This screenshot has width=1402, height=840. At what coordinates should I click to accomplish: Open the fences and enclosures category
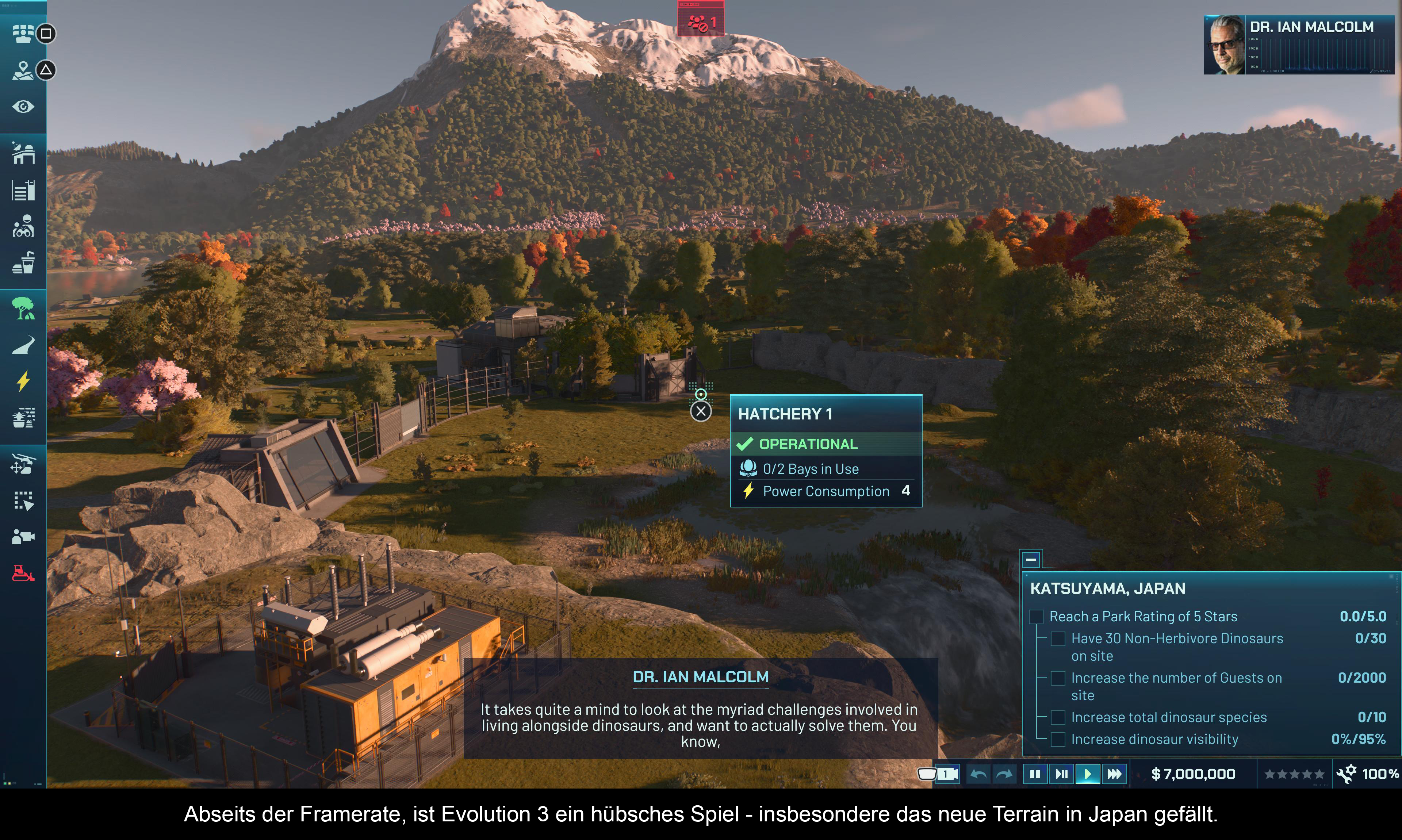(23, 190)
